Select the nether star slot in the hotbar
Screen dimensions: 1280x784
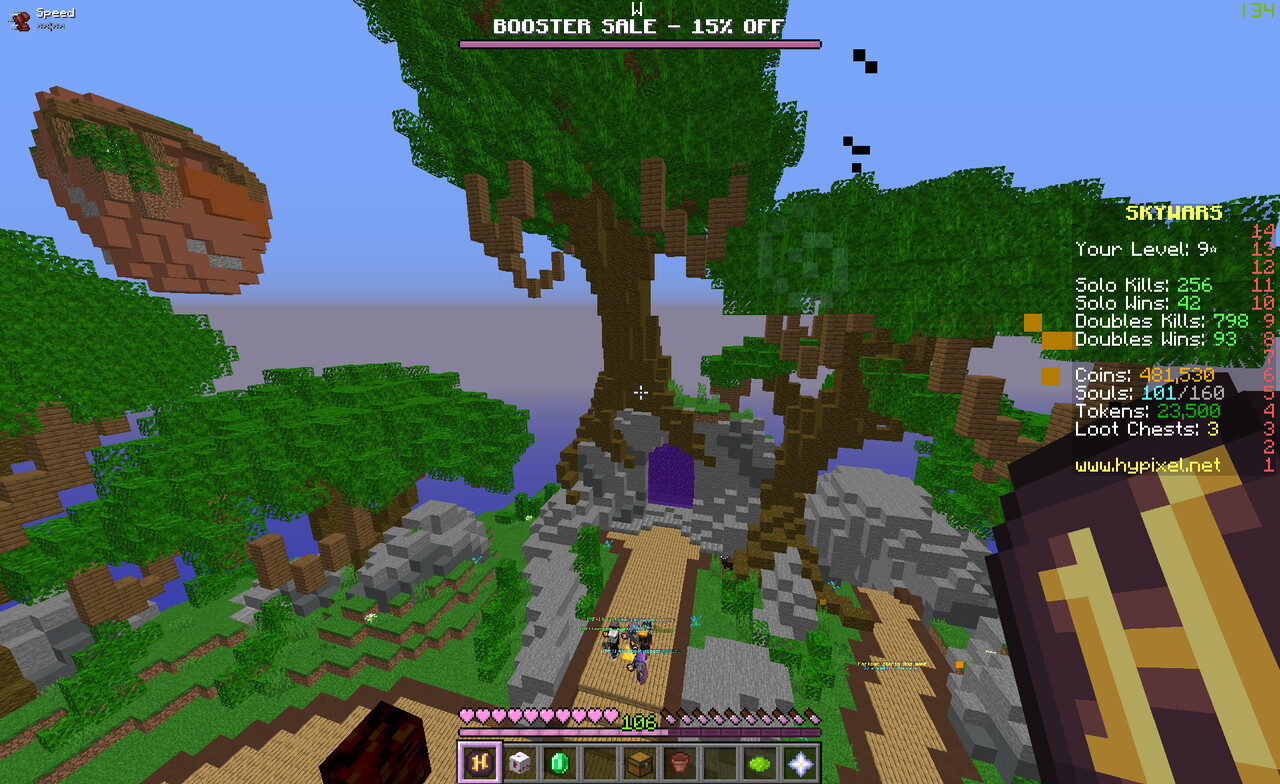[x=799, y=762]
